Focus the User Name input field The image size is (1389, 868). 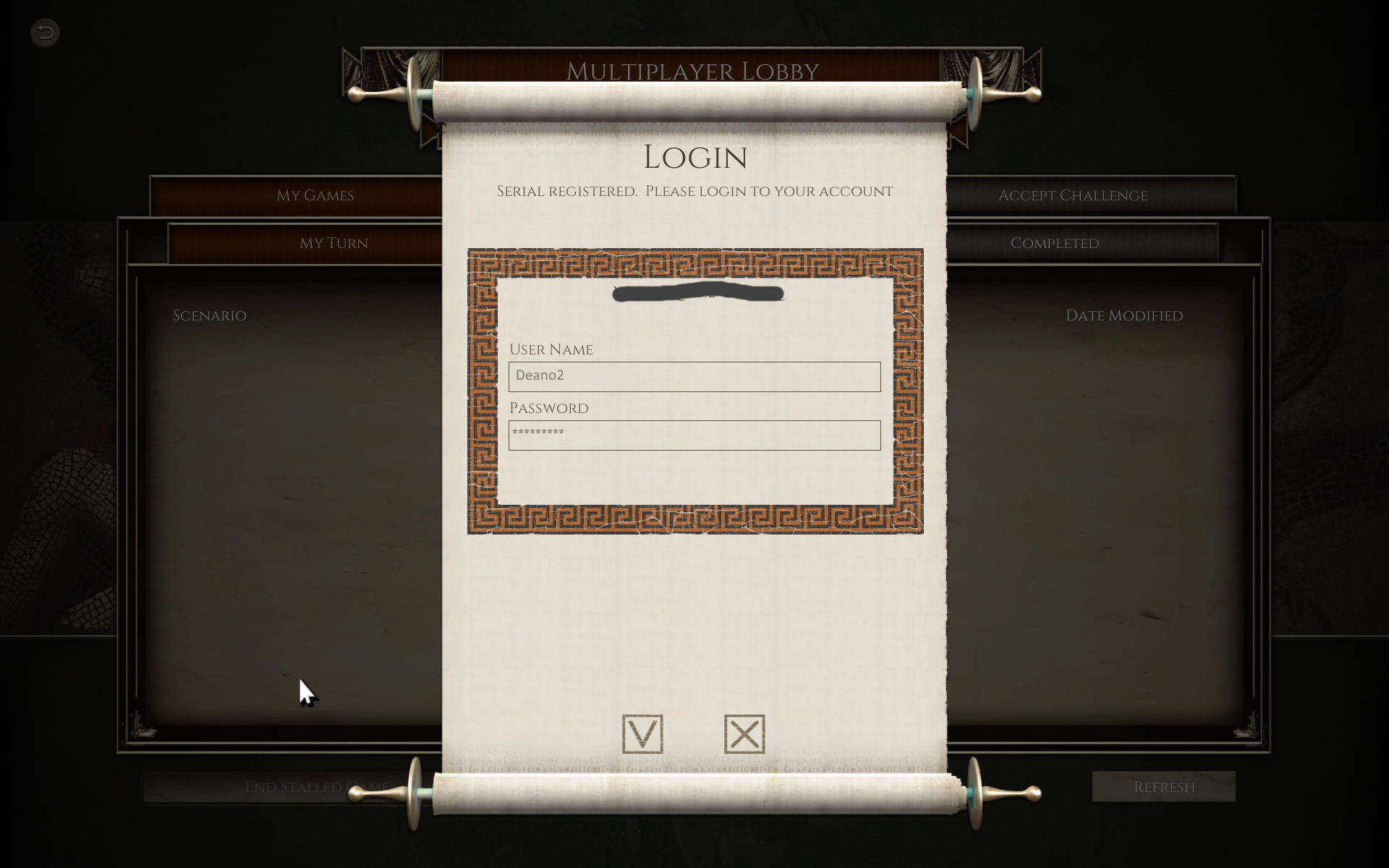[x=693, y=376]
